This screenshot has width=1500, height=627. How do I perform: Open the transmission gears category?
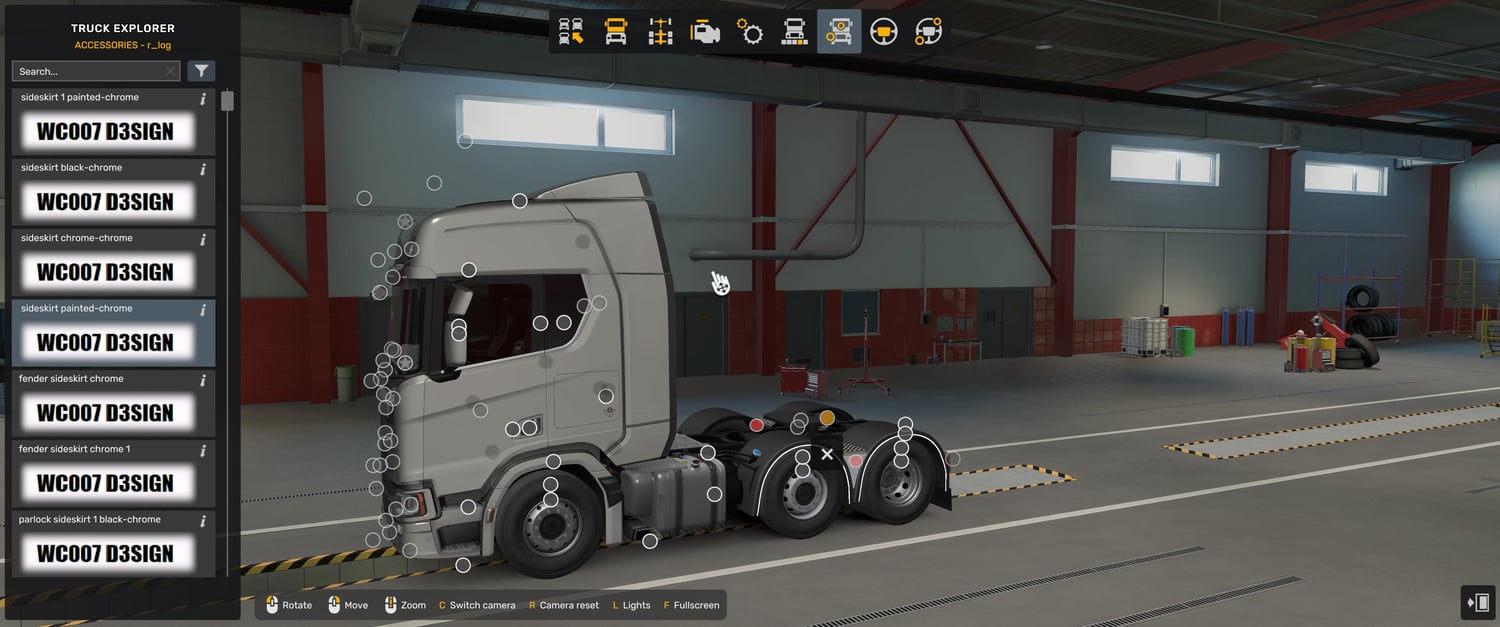click(x=750, y=32)
